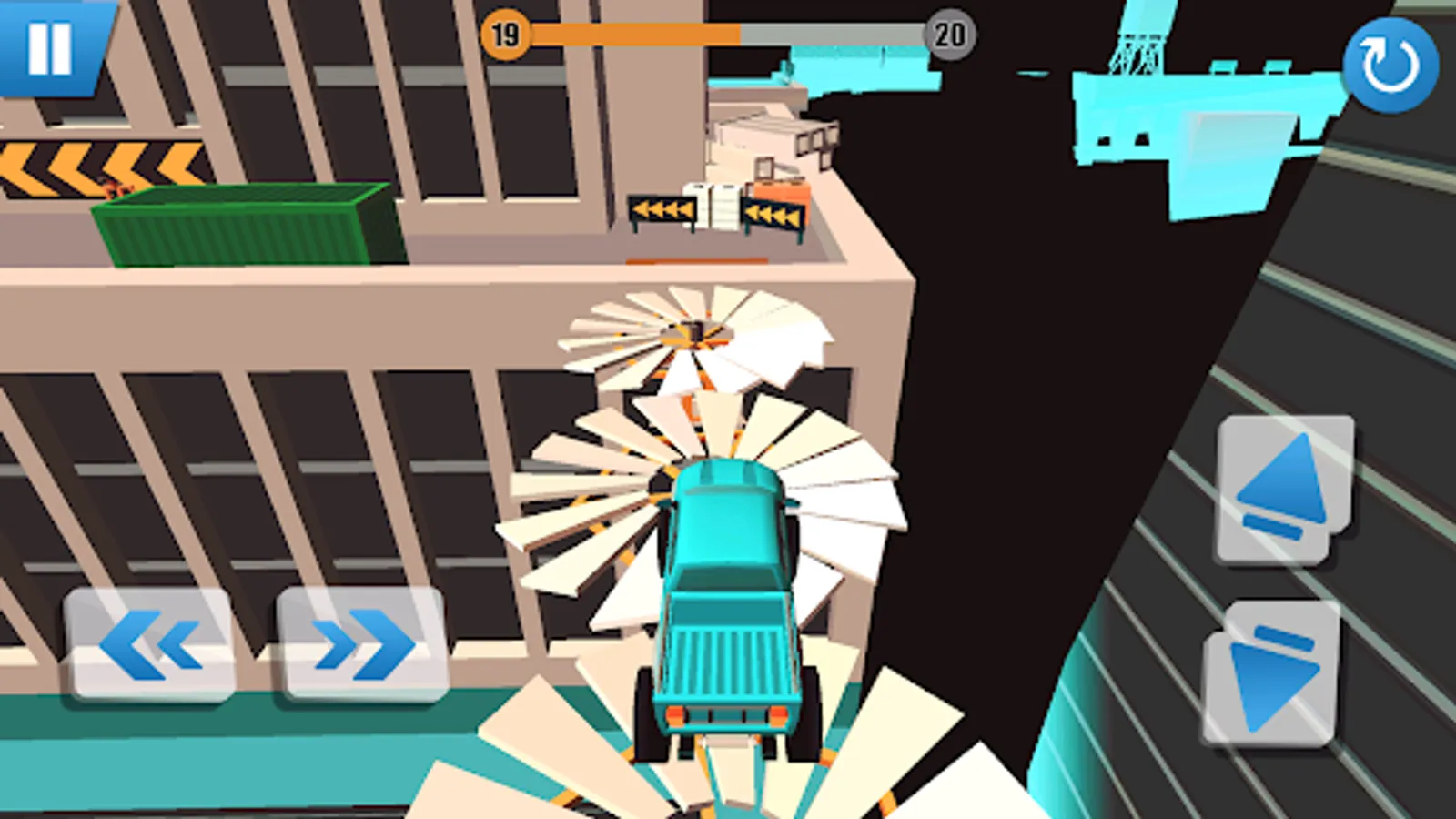
Task: Tap the level 19 badge
Action: tap(506, 35)
